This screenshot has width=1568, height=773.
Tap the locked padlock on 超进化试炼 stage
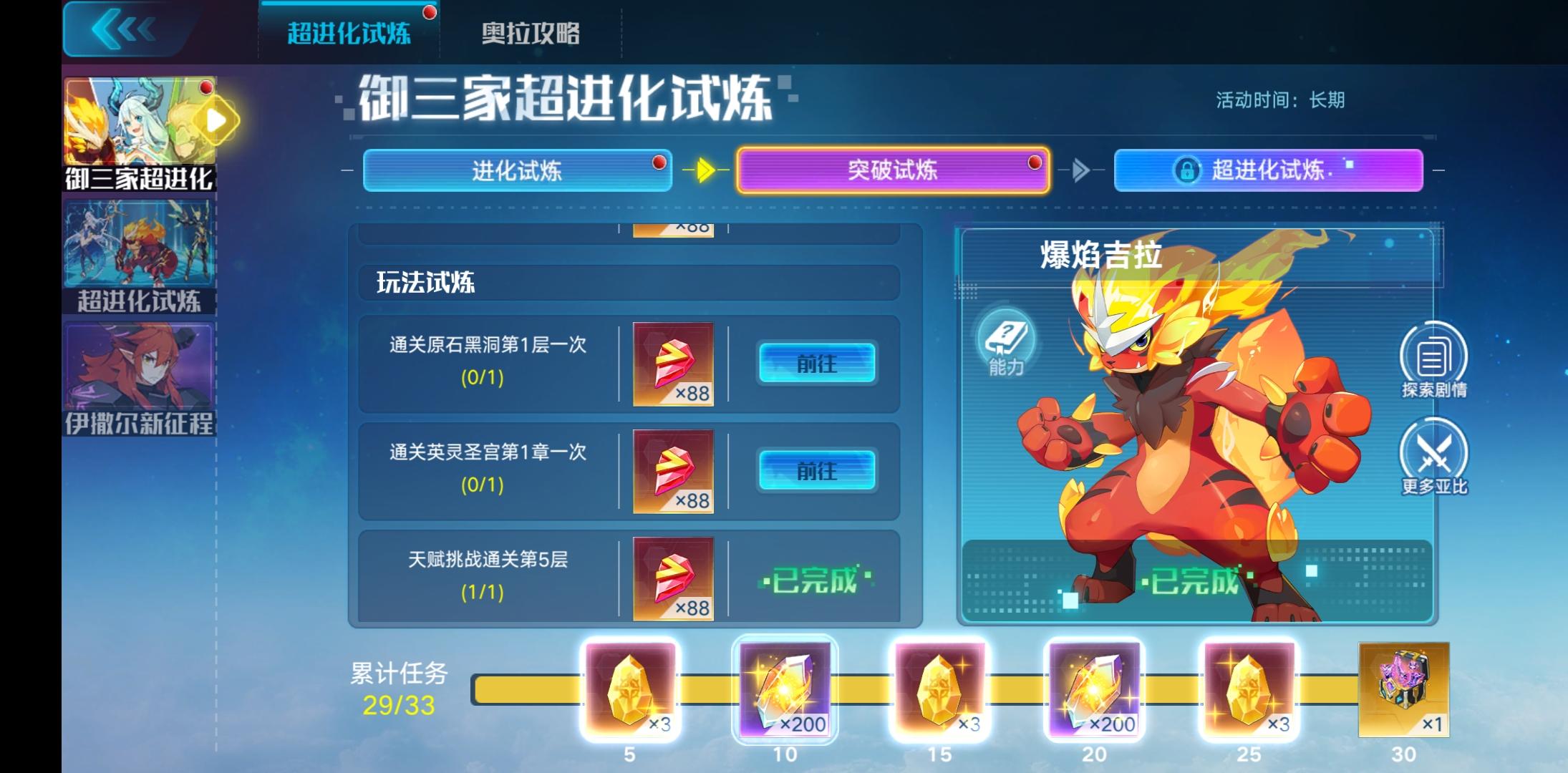click(x=1188, y=170)
